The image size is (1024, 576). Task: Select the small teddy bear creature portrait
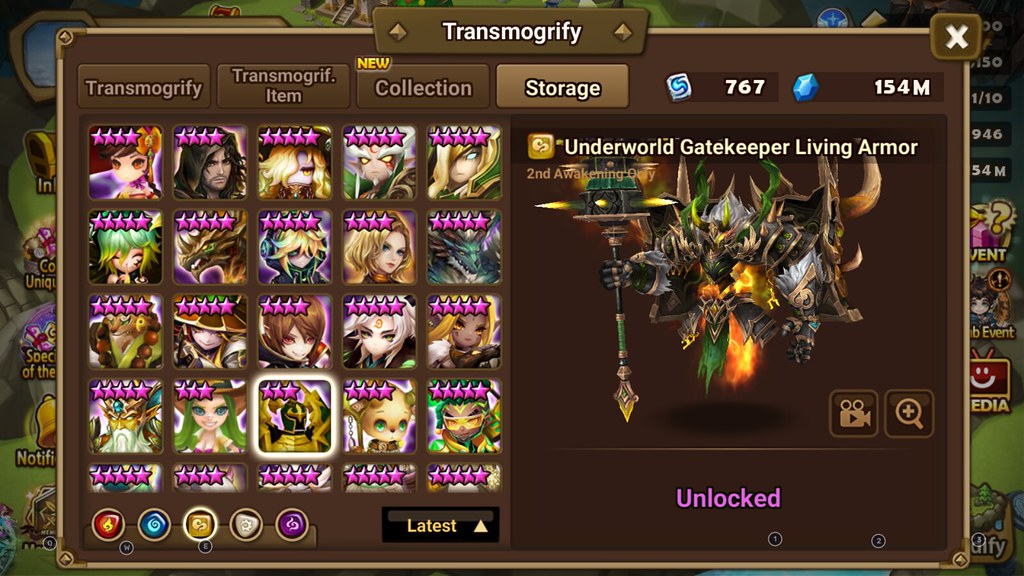pyautogui.click(x=380, y=416)
